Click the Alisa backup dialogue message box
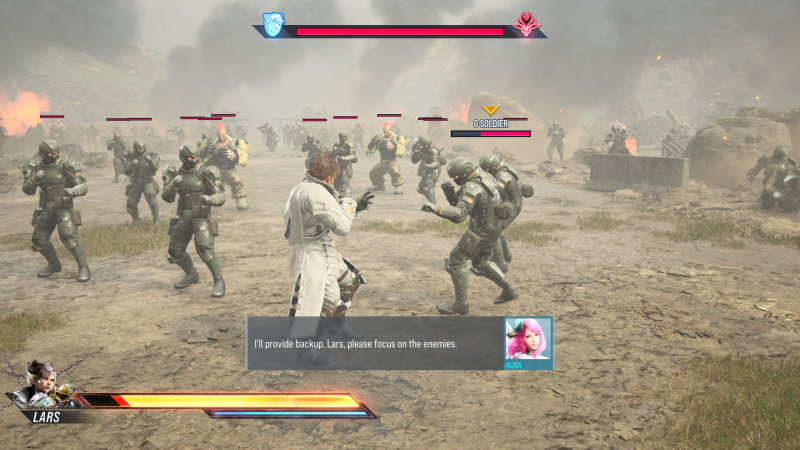800x450 pixels. click(x=375, y=344)
